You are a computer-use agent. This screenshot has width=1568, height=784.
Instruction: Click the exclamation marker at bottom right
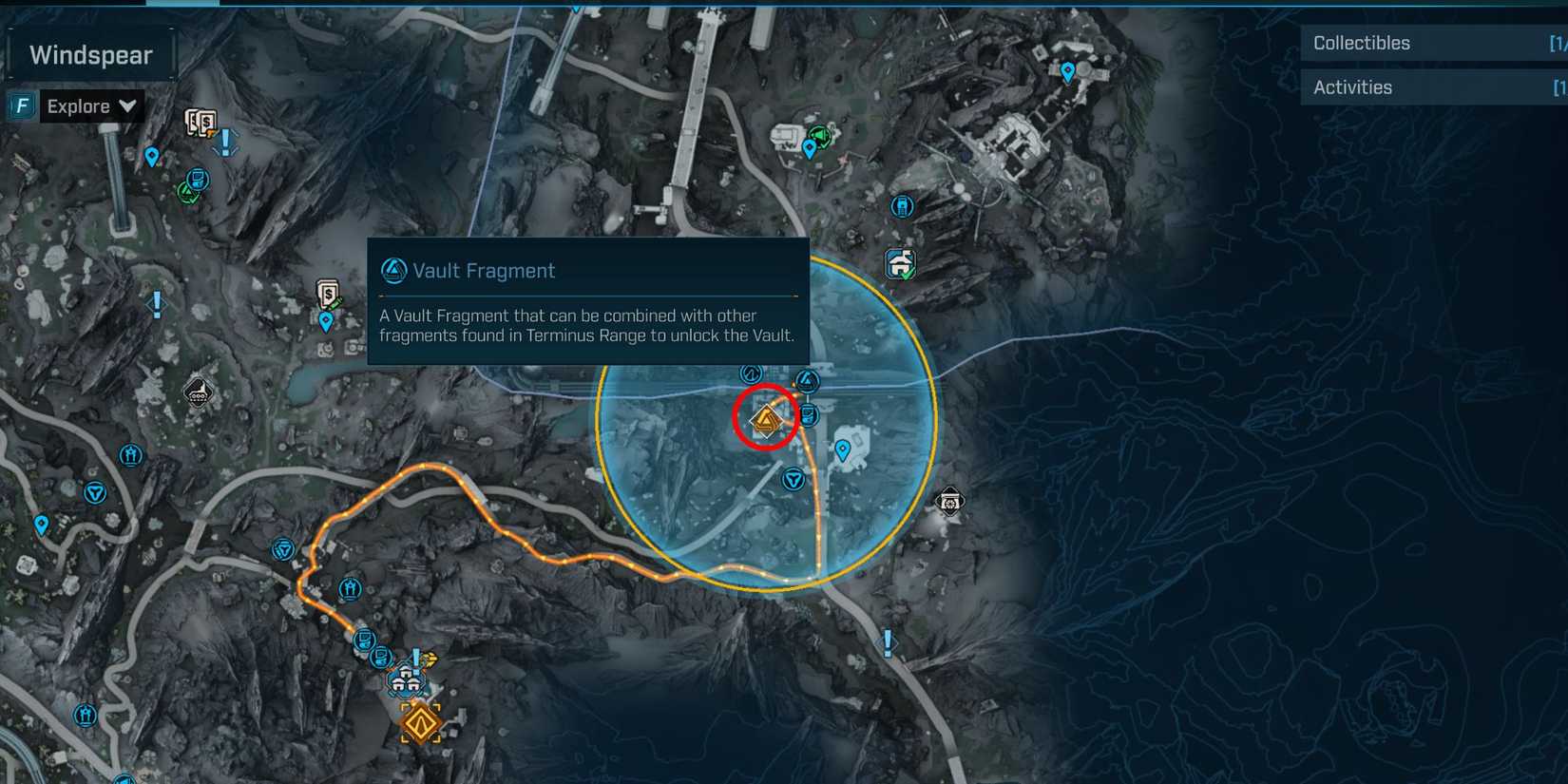pyautogui.click(x=888, y=643)
